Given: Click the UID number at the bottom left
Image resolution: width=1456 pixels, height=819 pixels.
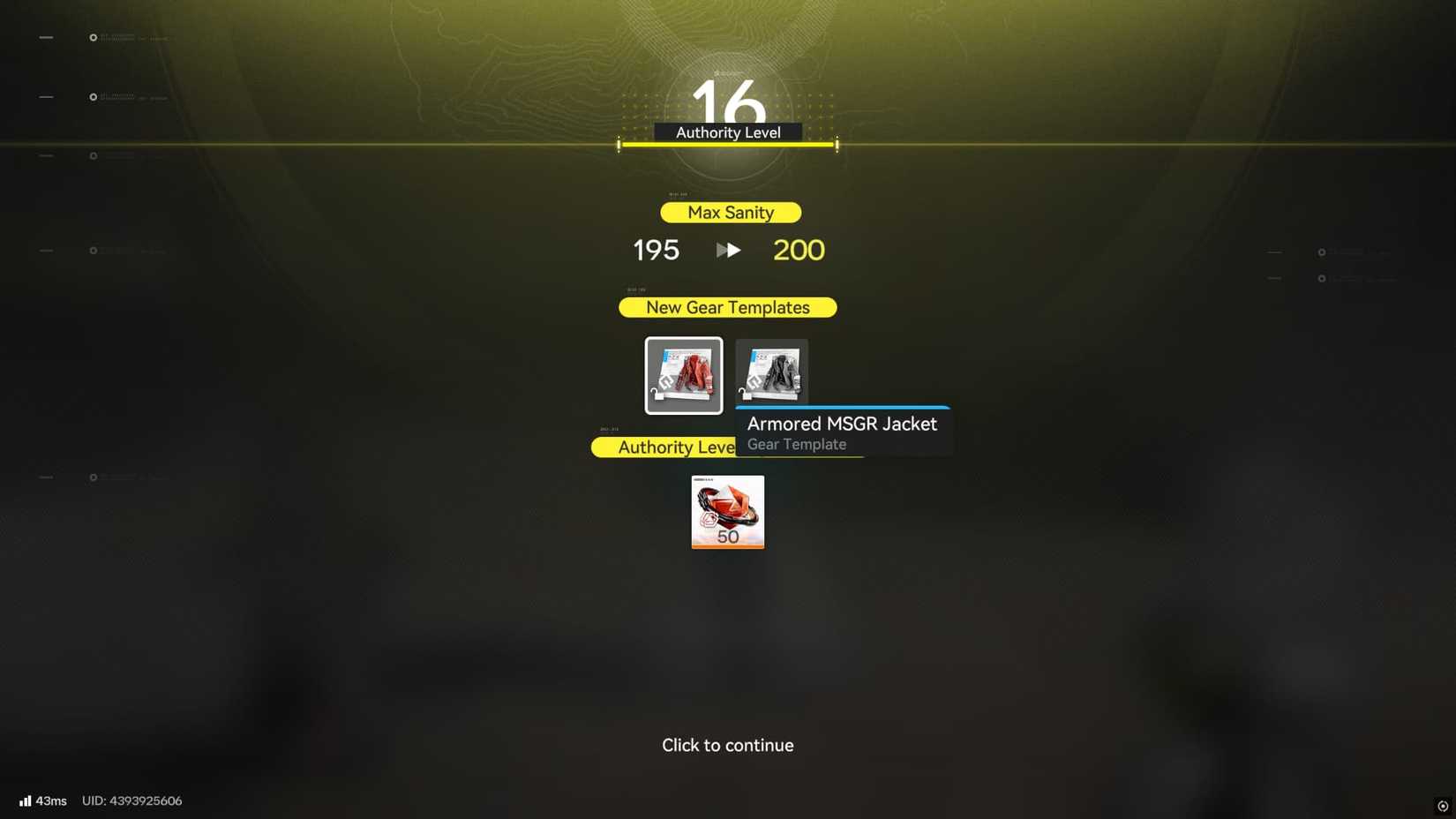Looking at the screenshot, I should click(x=131, y=800).
